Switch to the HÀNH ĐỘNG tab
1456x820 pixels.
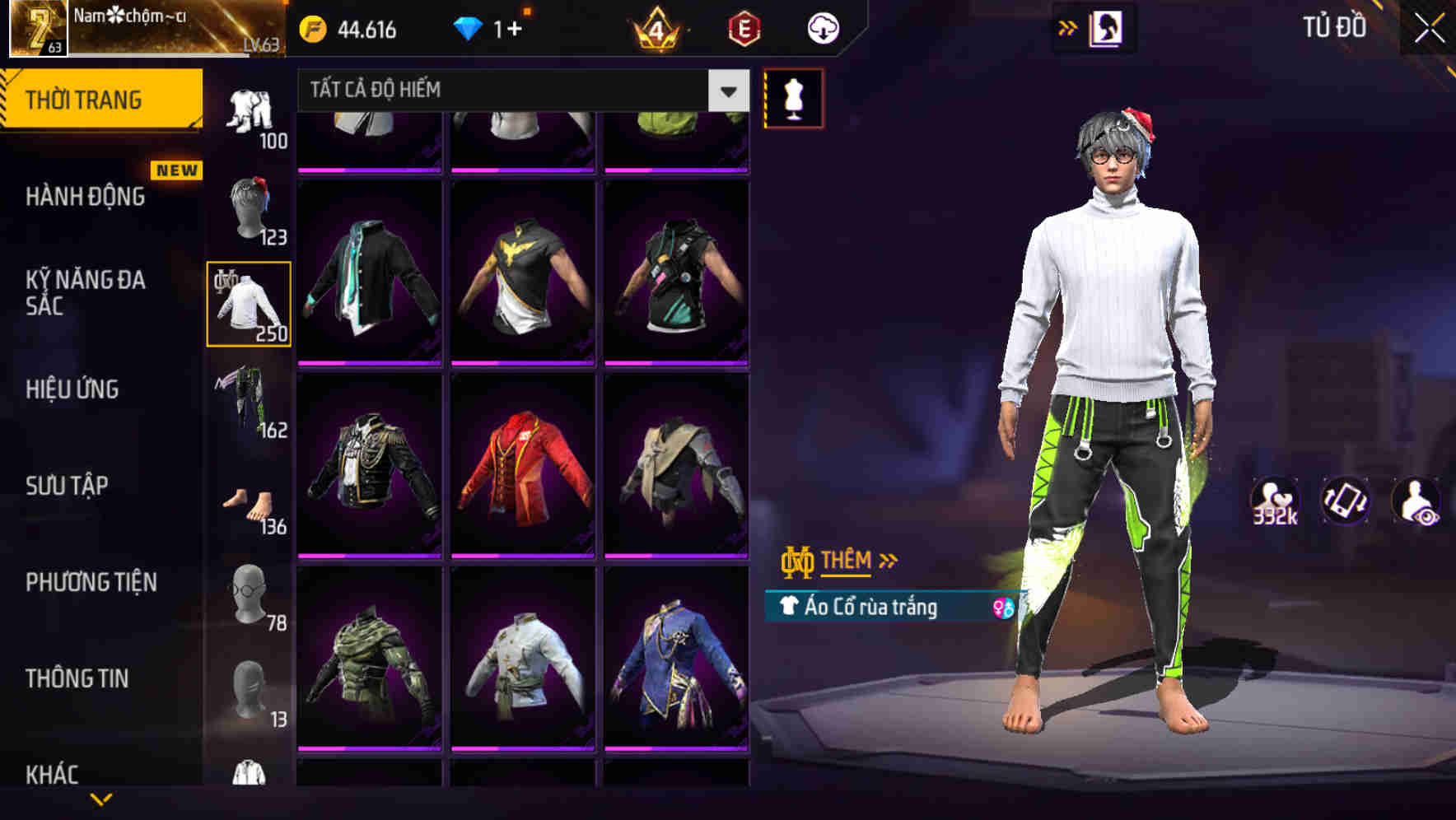coord(86,198)
